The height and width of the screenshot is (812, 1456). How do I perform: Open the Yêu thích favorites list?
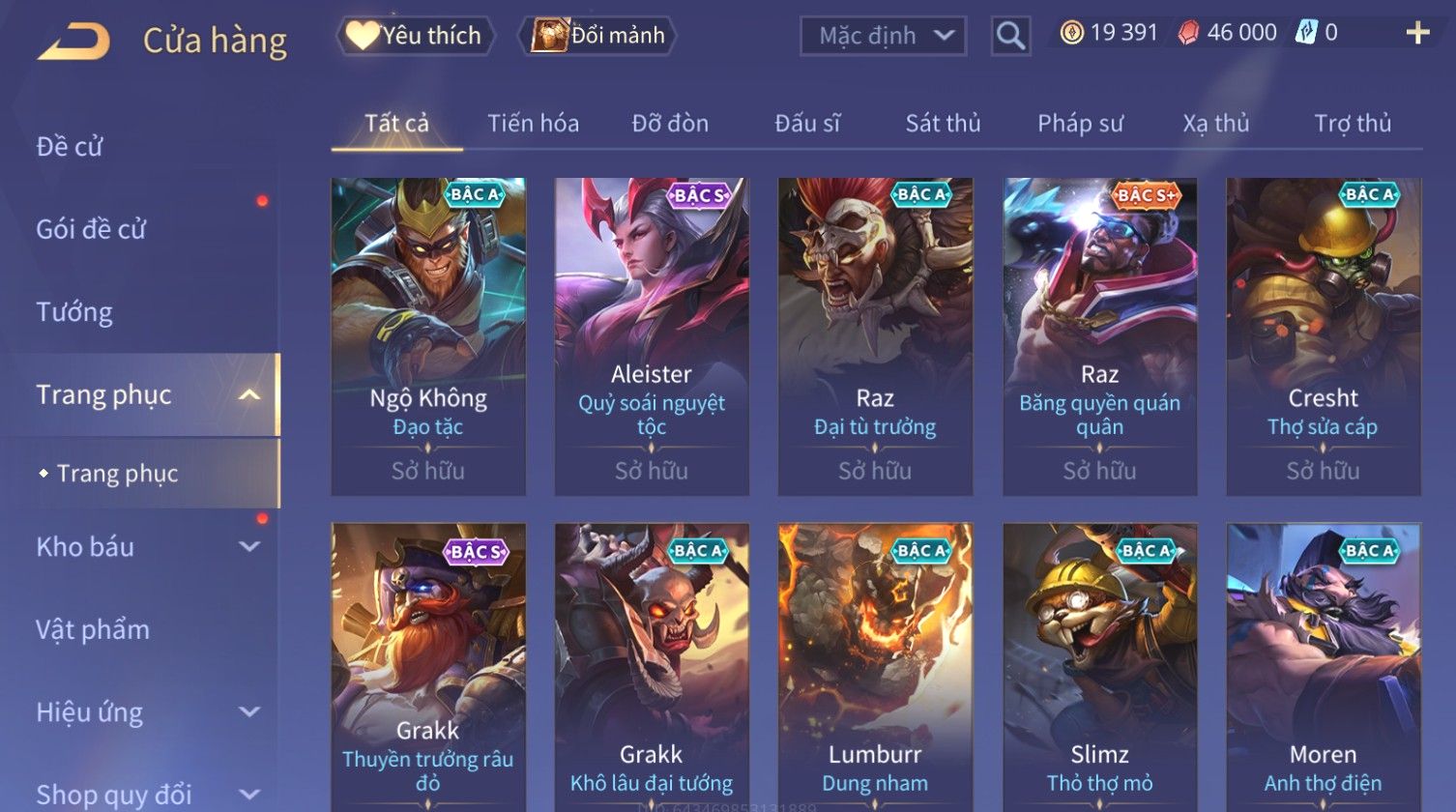(416, 36)
